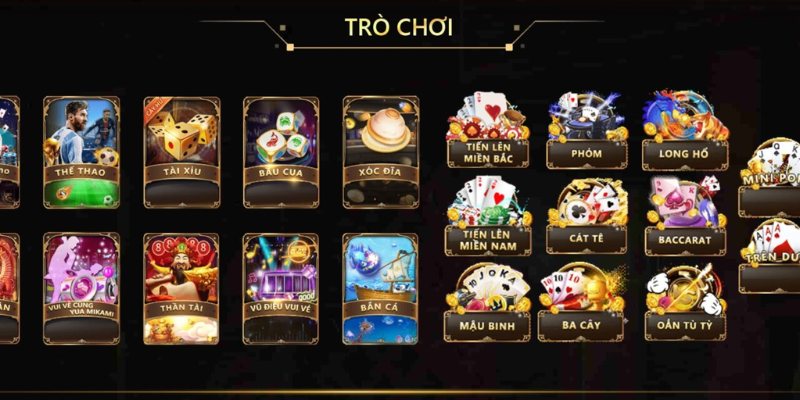This screenshot has height=400, width=800.
Task: Select the Vũ Điệu Vui Vẻ tile
Action: [x=281, y=288]
